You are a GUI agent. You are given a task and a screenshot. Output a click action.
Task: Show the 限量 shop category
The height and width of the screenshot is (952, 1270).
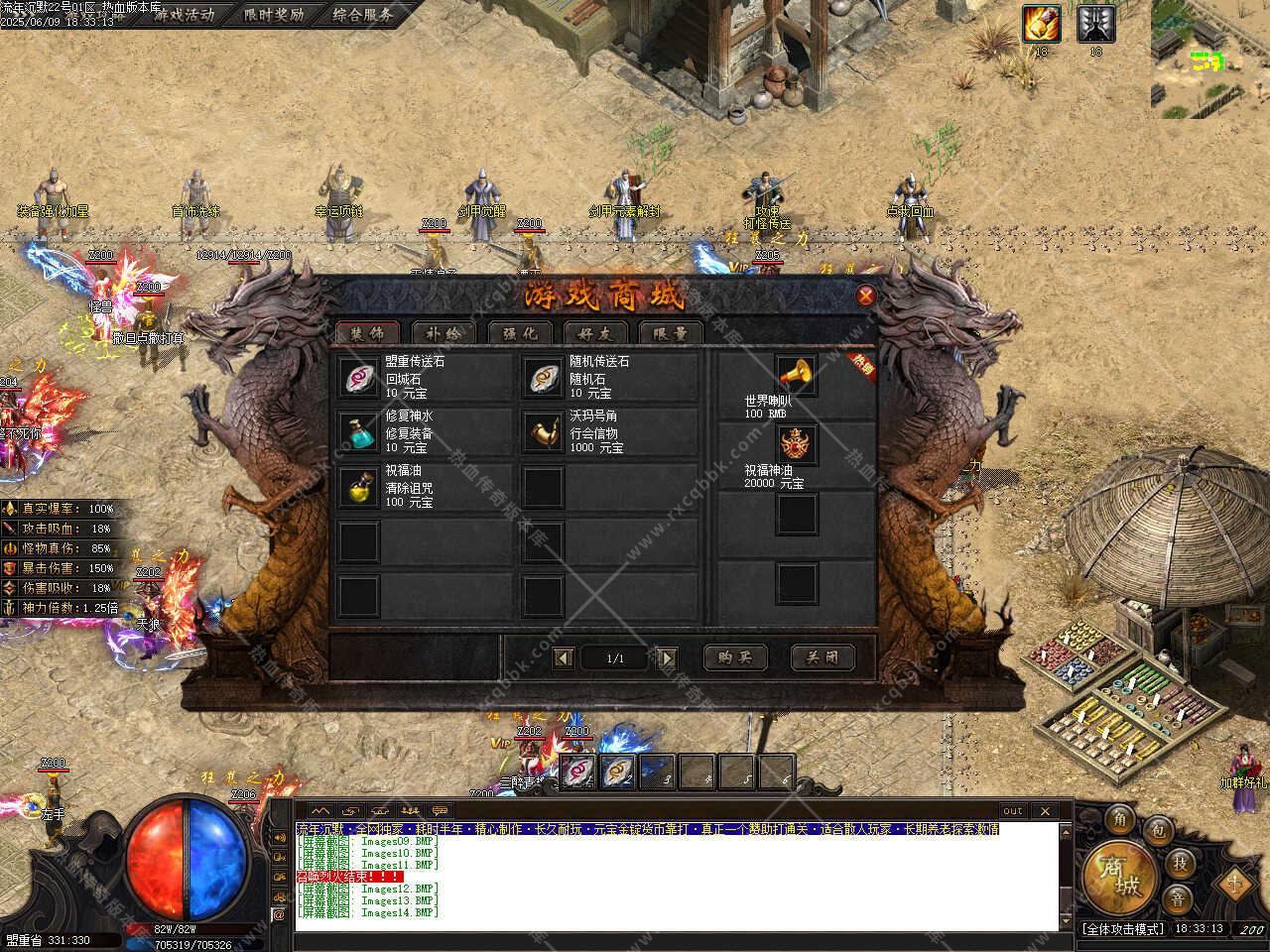tap(670, 334)
